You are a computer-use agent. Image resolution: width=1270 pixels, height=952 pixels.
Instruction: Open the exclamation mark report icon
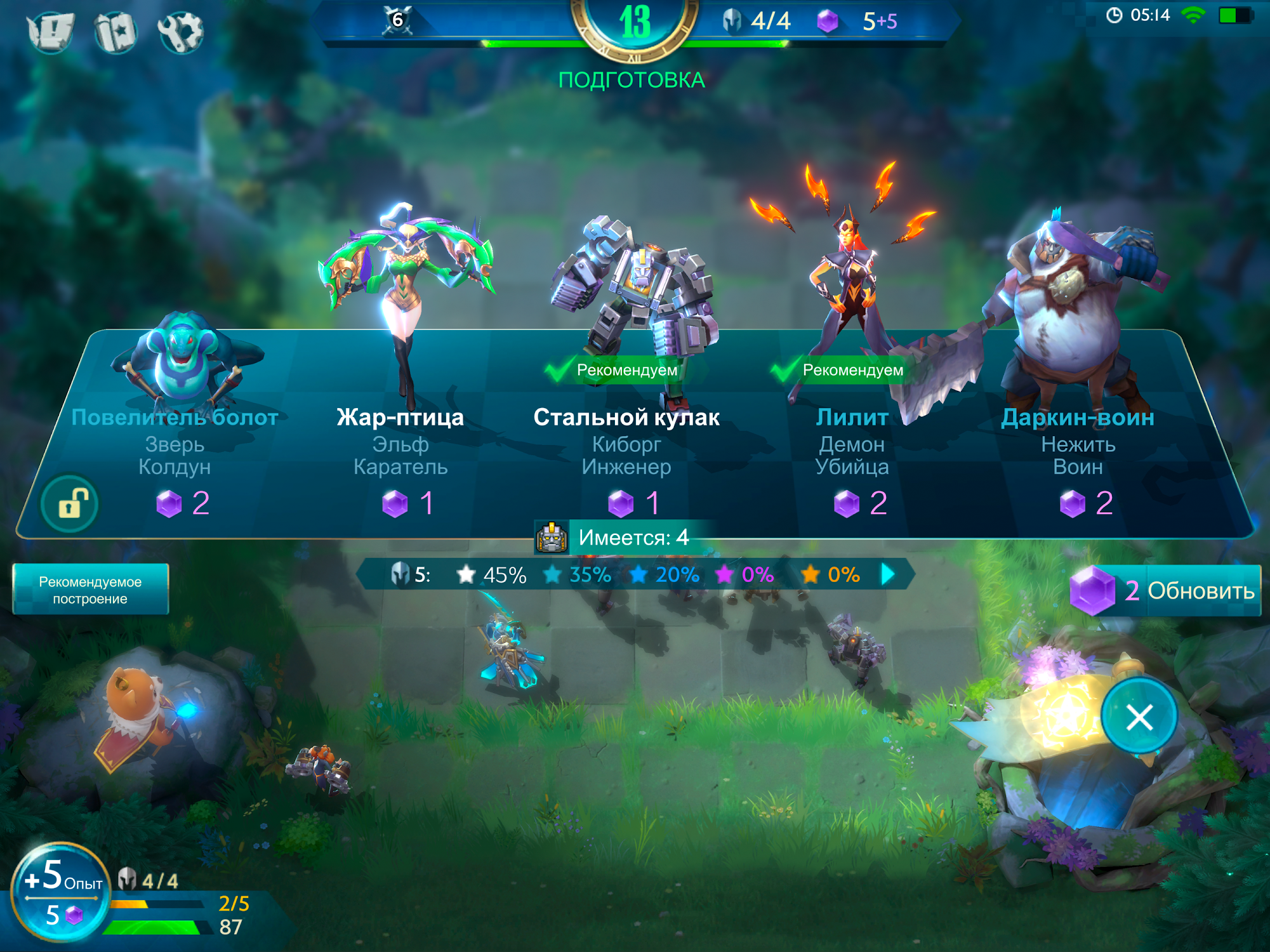(x=51, y=30)
